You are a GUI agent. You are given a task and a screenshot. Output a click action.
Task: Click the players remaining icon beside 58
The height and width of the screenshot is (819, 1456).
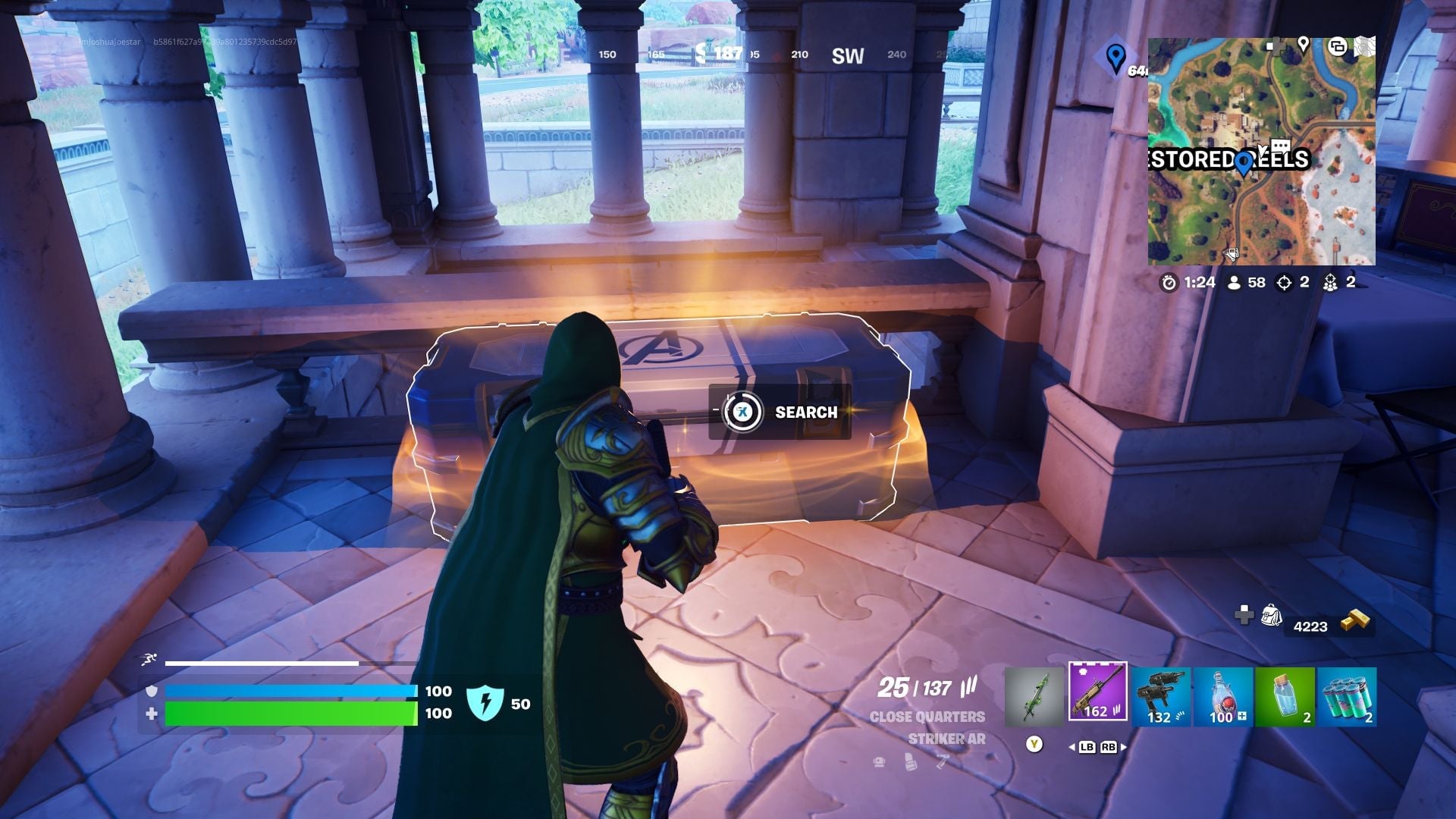(x=1234, y=282)
